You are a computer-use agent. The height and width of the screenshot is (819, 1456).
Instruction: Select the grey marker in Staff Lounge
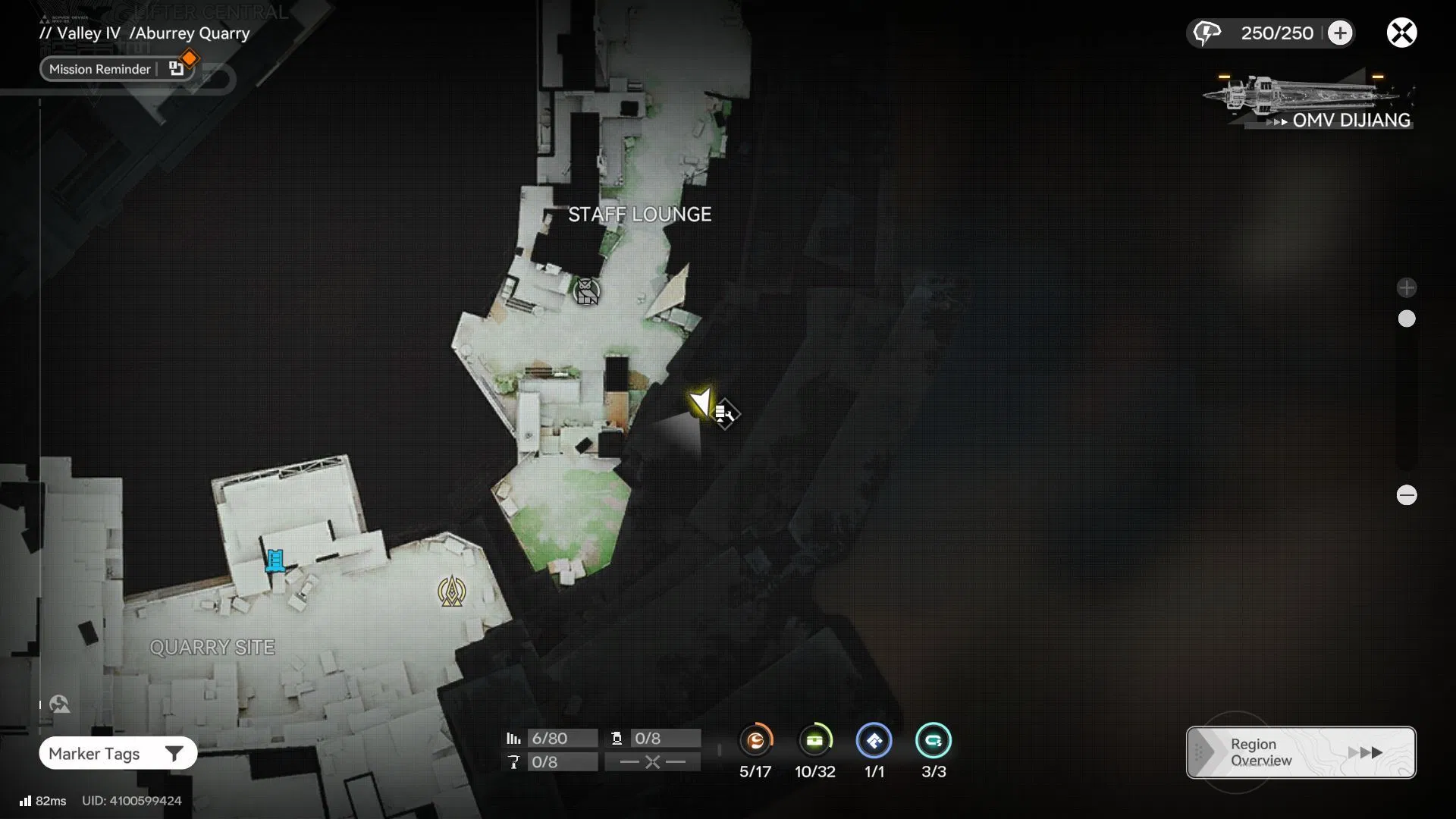pos(586,291)
